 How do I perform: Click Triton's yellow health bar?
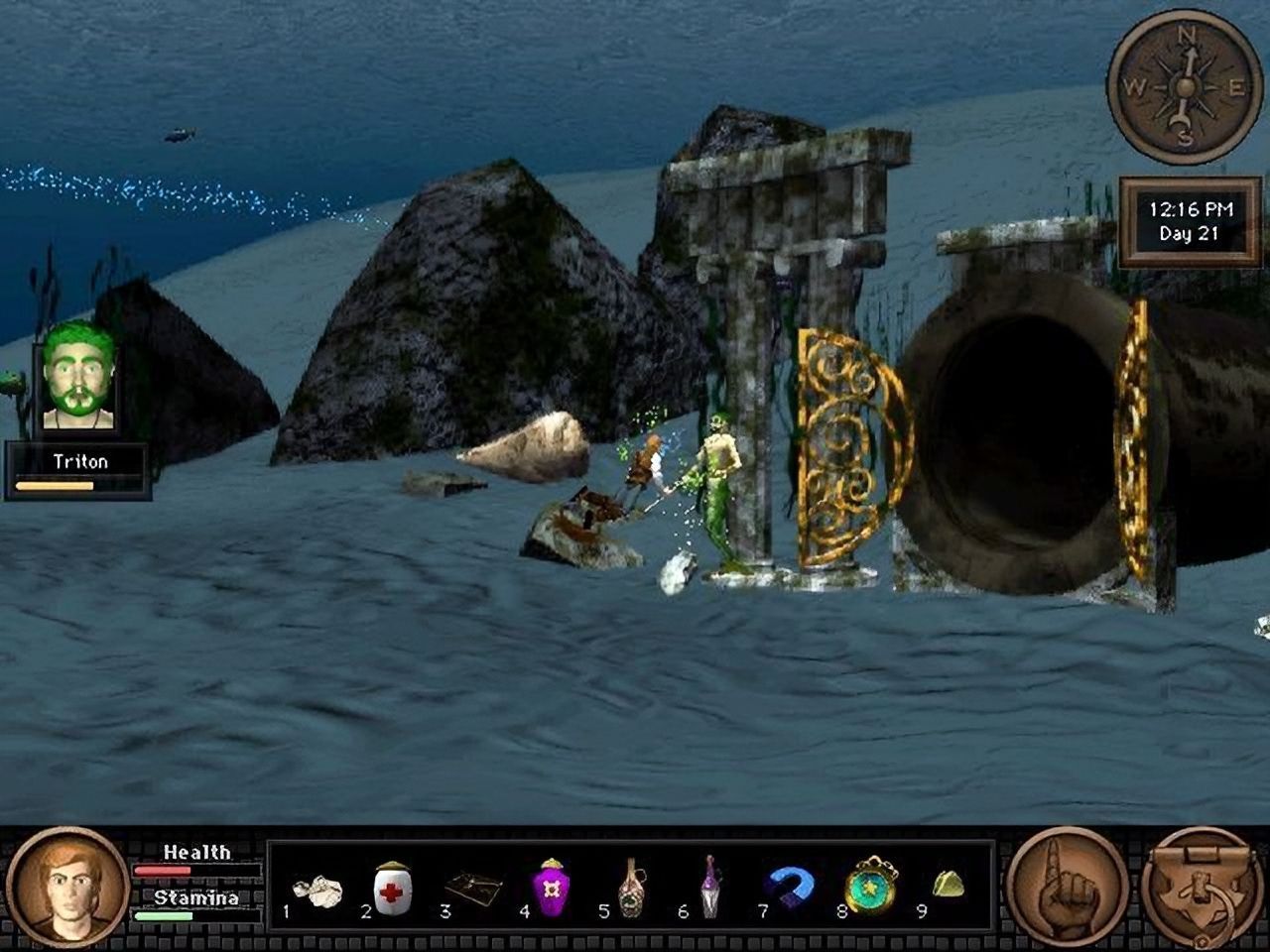(54, 485)
